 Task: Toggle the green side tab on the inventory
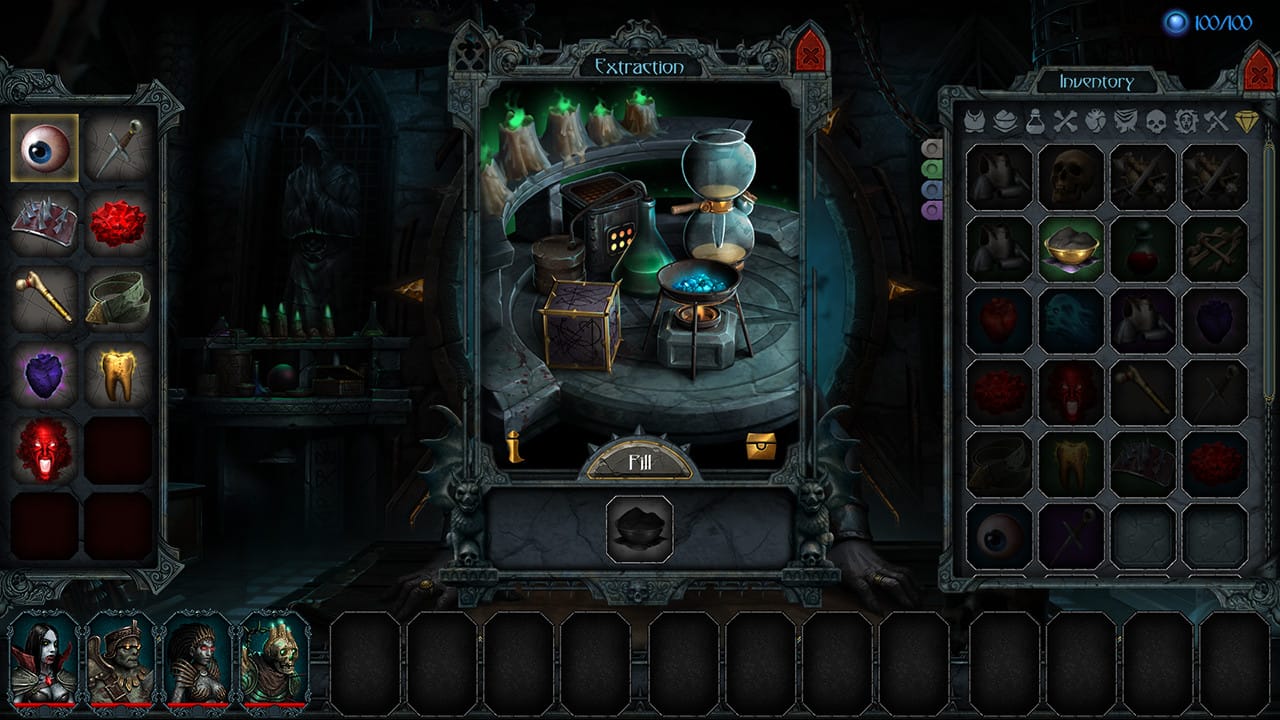pyautogui.click(x=930, y=168)
